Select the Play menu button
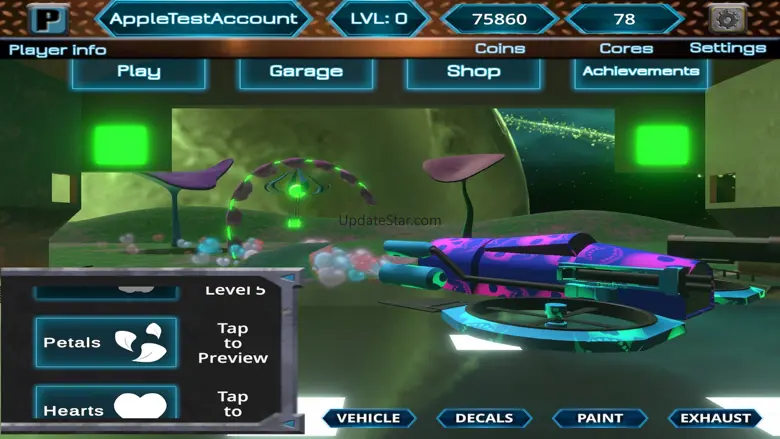 pyautogui.click(x=139, y=72)
